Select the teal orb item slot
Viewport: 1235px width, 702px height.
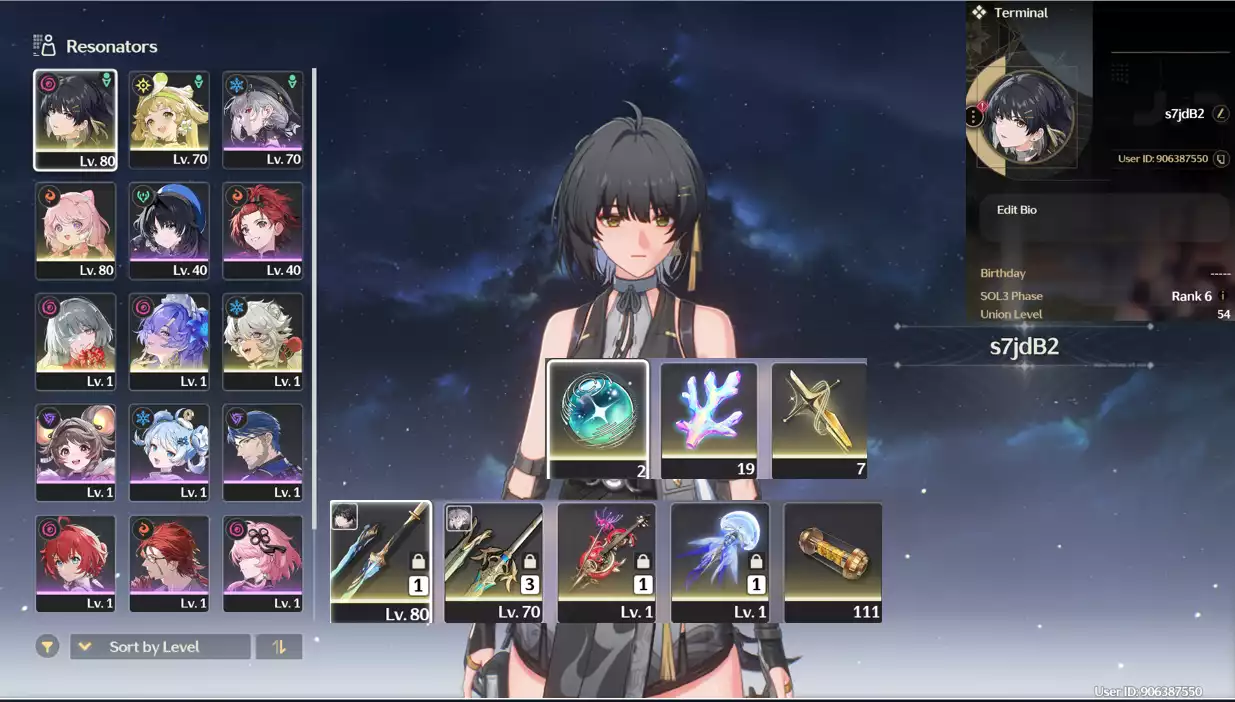tap(598, 420)
